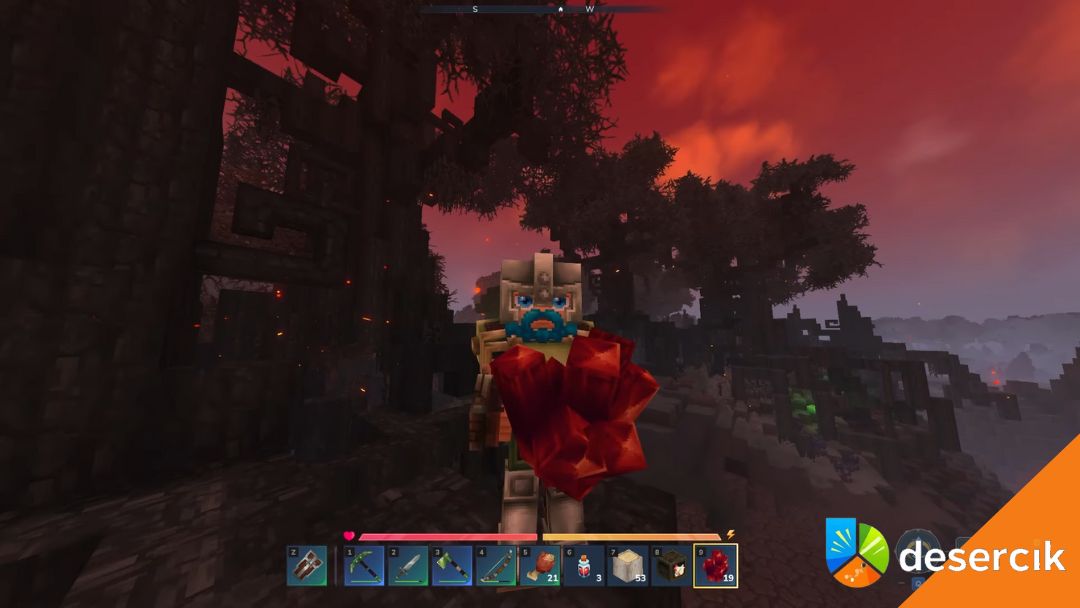Select the red crystal stack slot
1080x608 pixels.
pos(716,566)
